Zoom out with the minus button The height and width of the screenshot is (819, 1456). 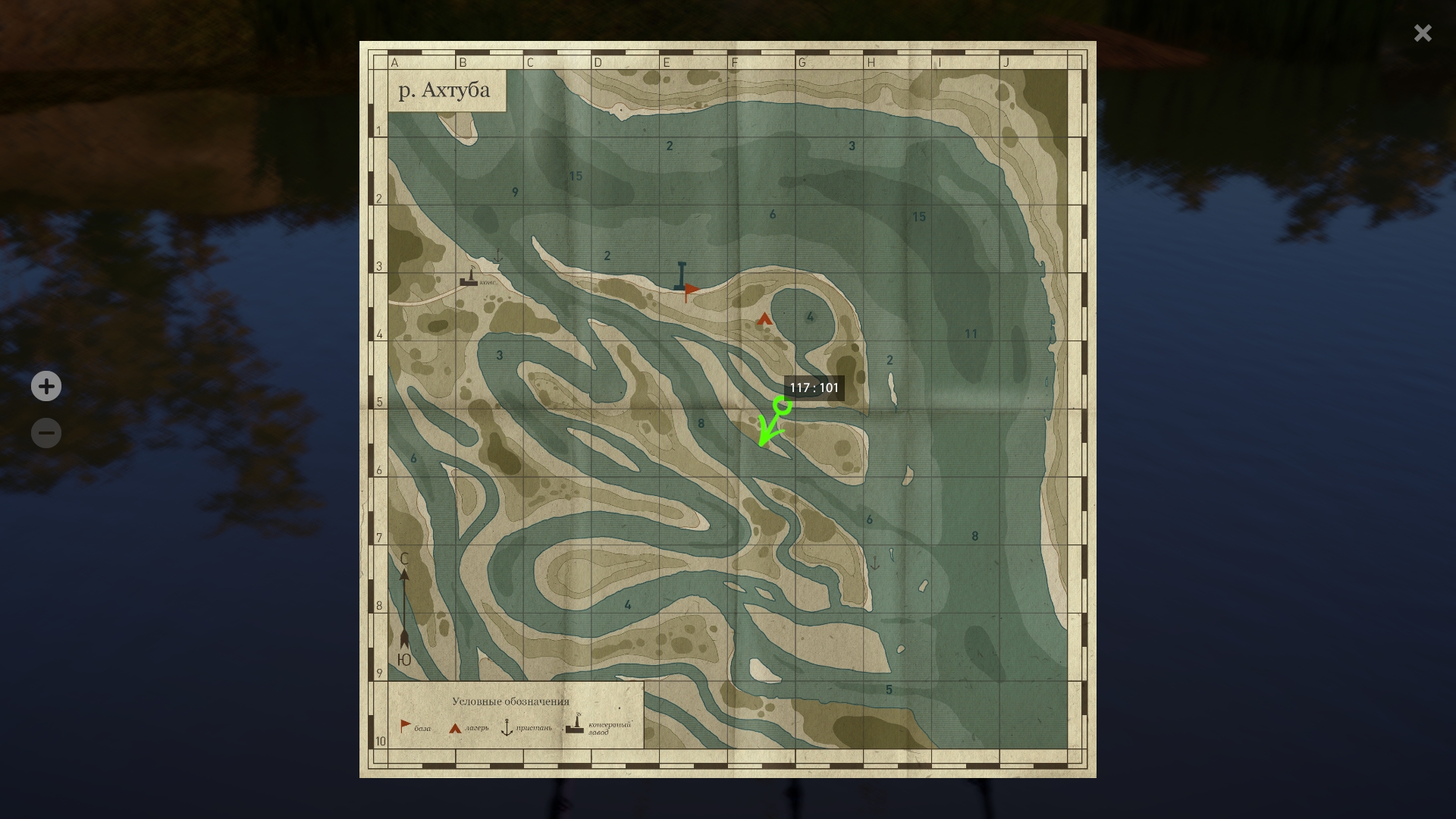click(x=46, y=433)
